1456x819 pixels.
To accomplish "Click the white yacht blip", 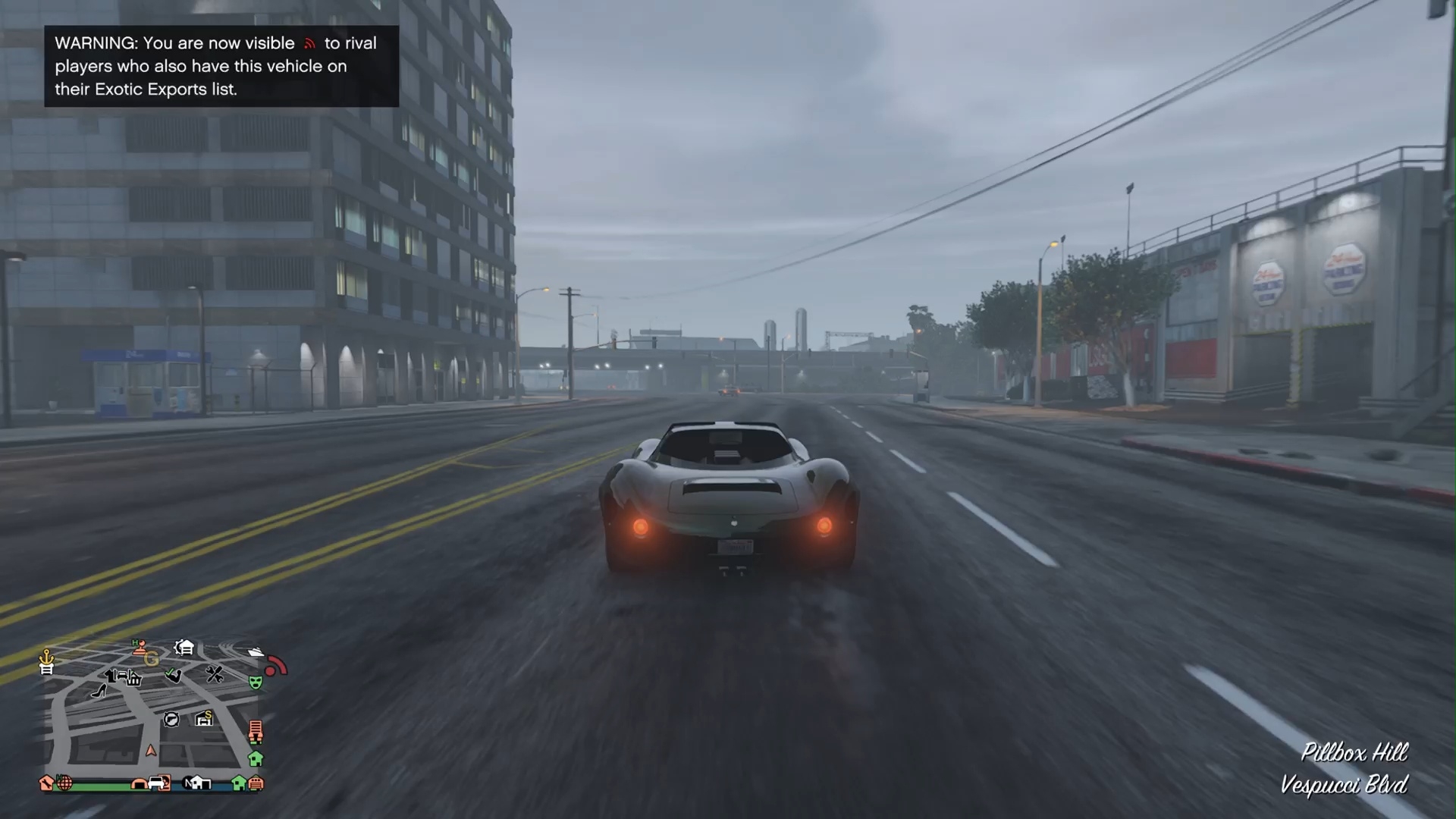I will (256, 651).
